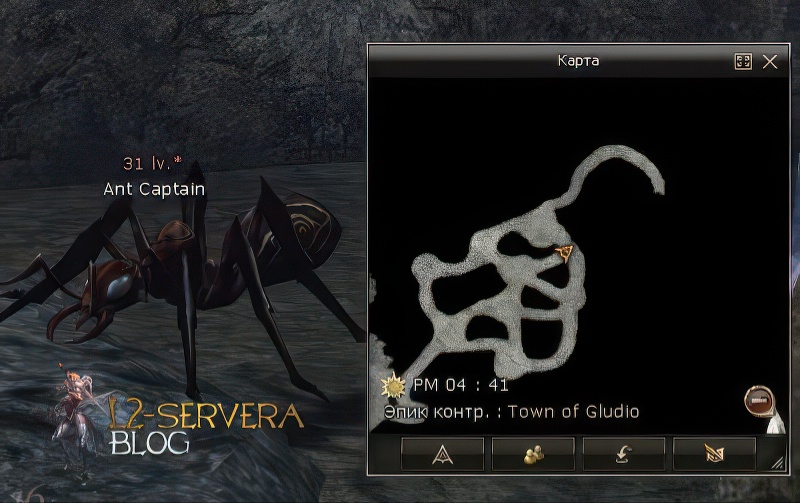This screenshot has height=503, width=800.
Task: Click the map window resize grip
Action: tap(777, 462)
